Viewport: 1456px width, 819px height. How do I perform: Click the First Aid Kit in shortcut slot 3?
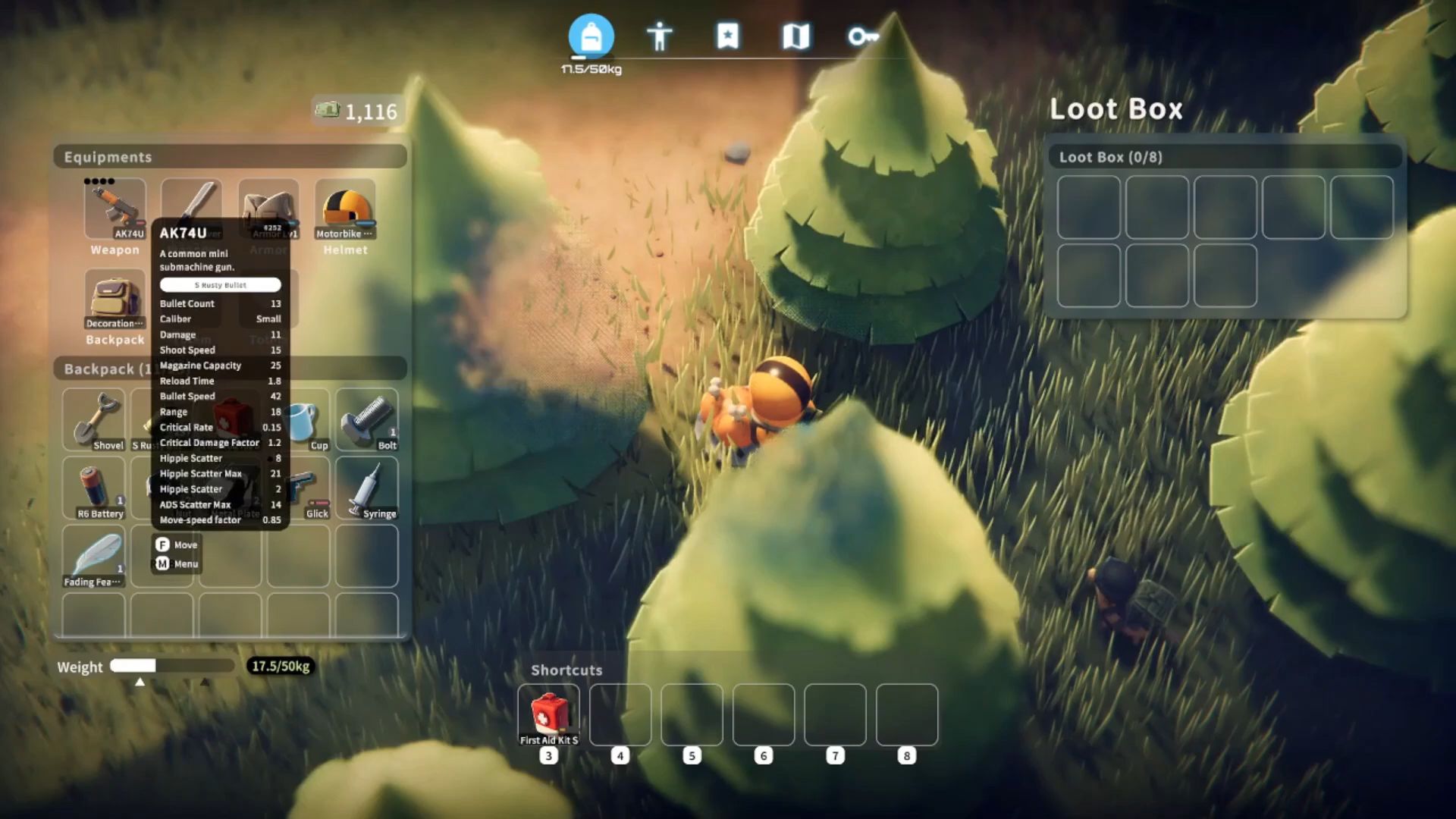(x=549, y=713)
